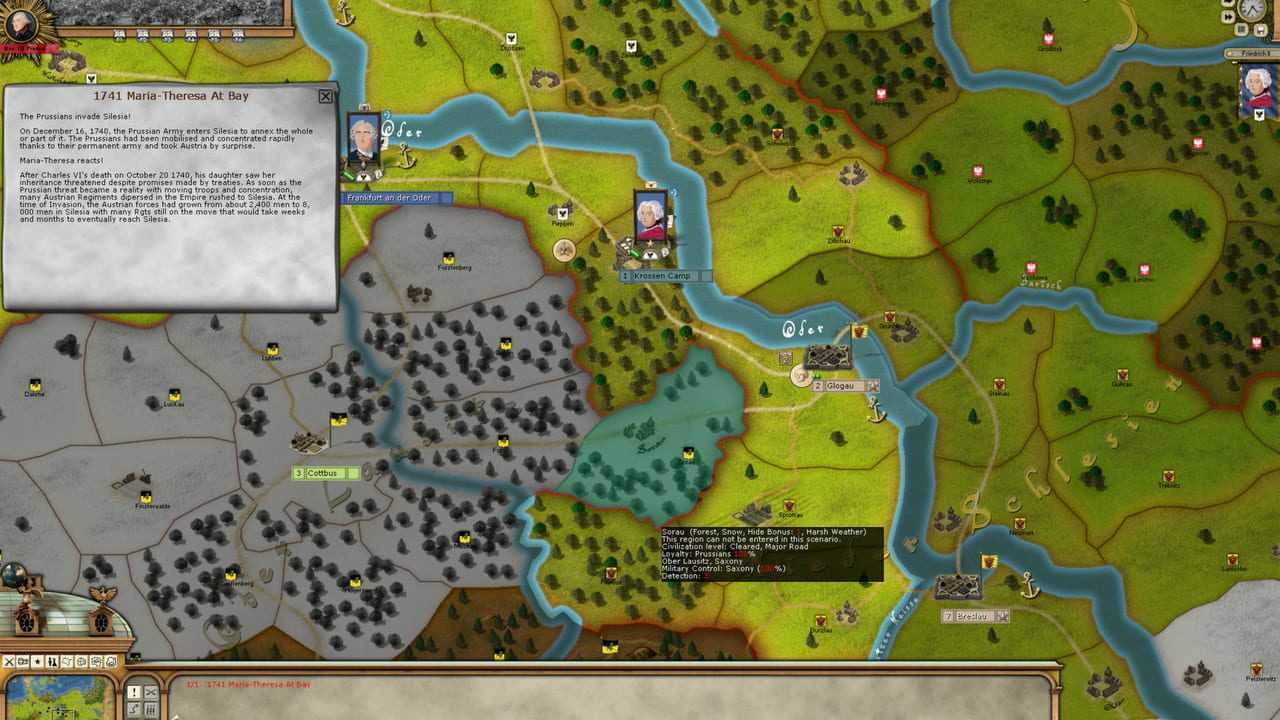The image size is (1280, 720).
Task: Close the Maria-Theresa At Bay message window
Action: tap(325, 97)
